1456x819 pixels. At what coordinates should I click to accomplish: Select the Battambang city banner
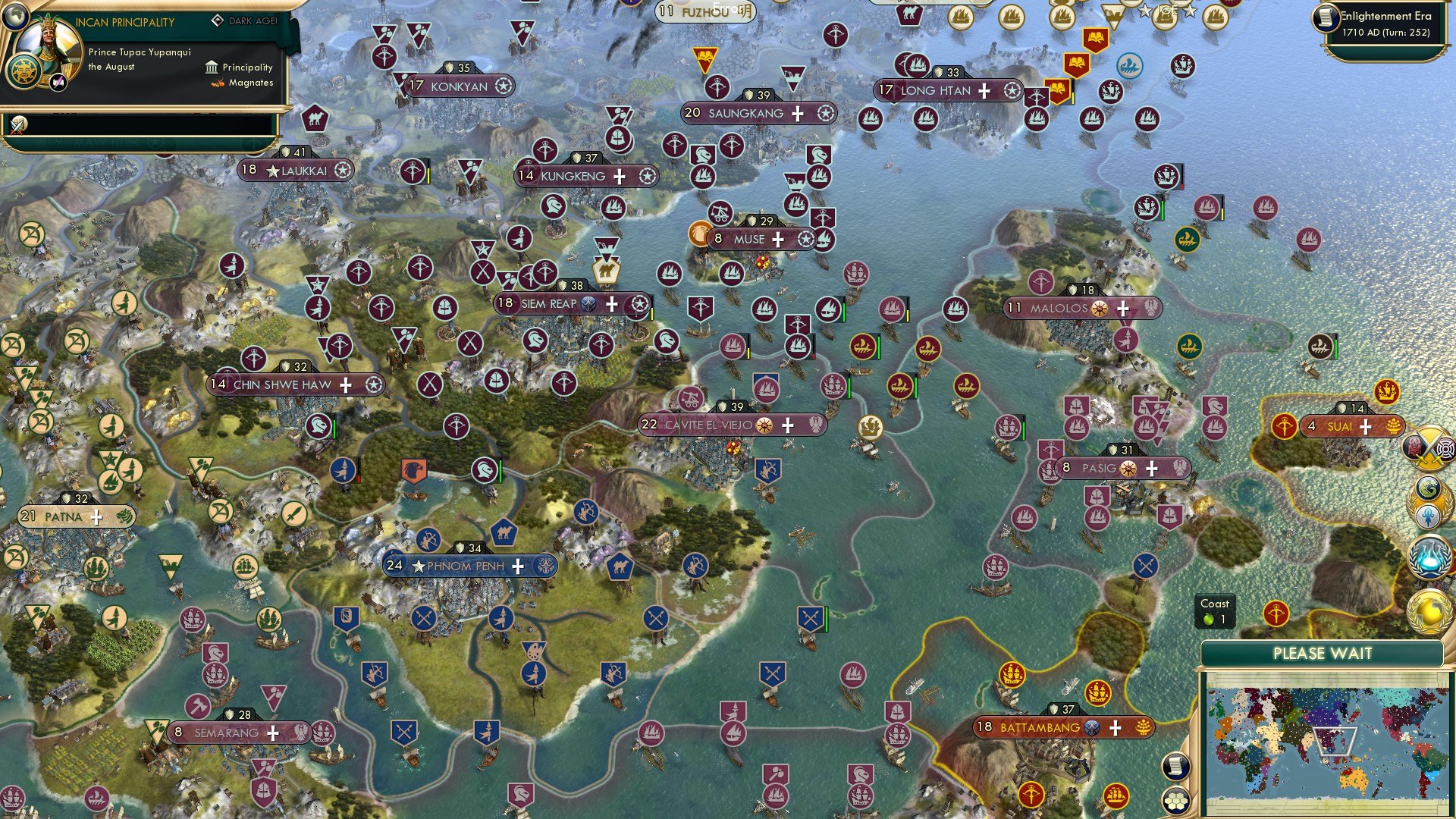click(1064, 727)
